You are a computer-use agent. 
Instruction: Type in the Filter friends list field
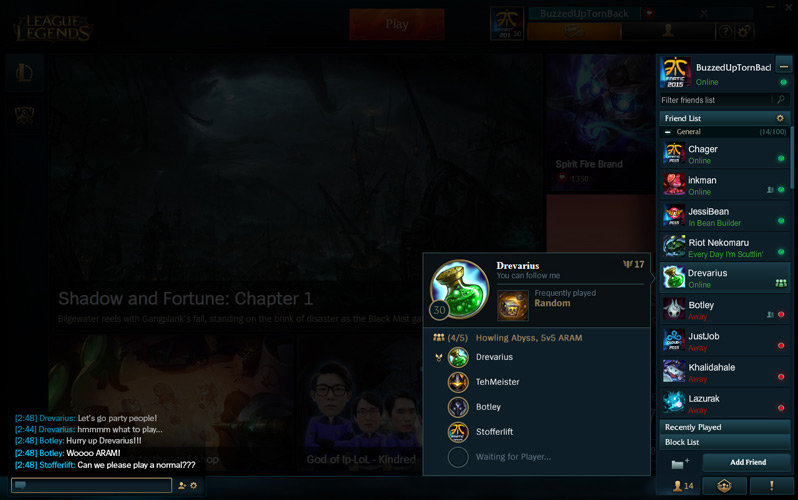point(717,100)
